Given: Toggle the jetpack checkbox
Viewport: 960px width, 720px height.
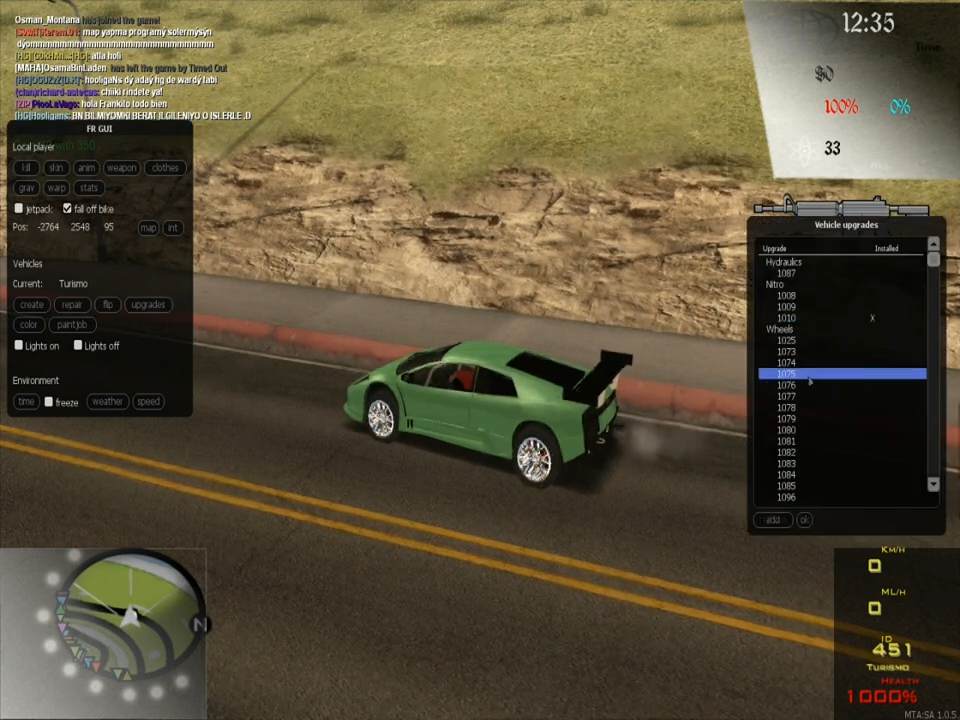Looking at the screenshot, I should click(19, 209).
